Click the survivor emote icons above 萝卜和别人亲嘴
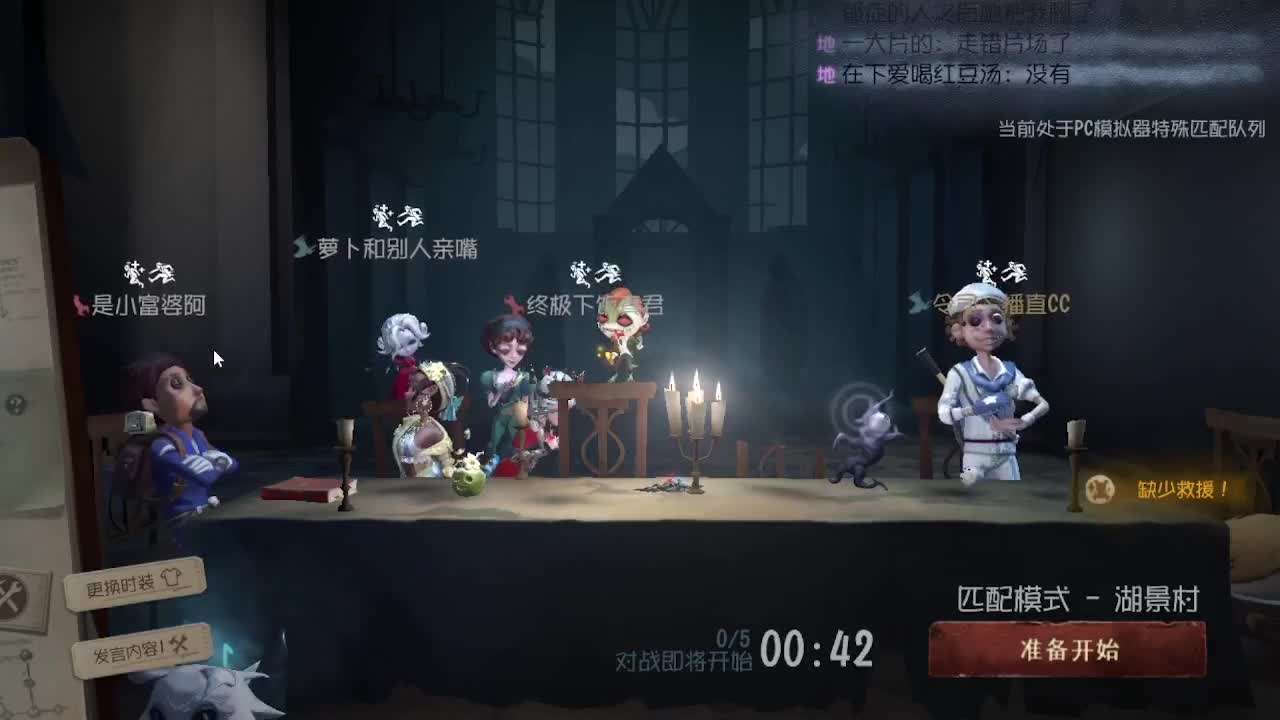Screen dimensions: 1280x720 398,217
